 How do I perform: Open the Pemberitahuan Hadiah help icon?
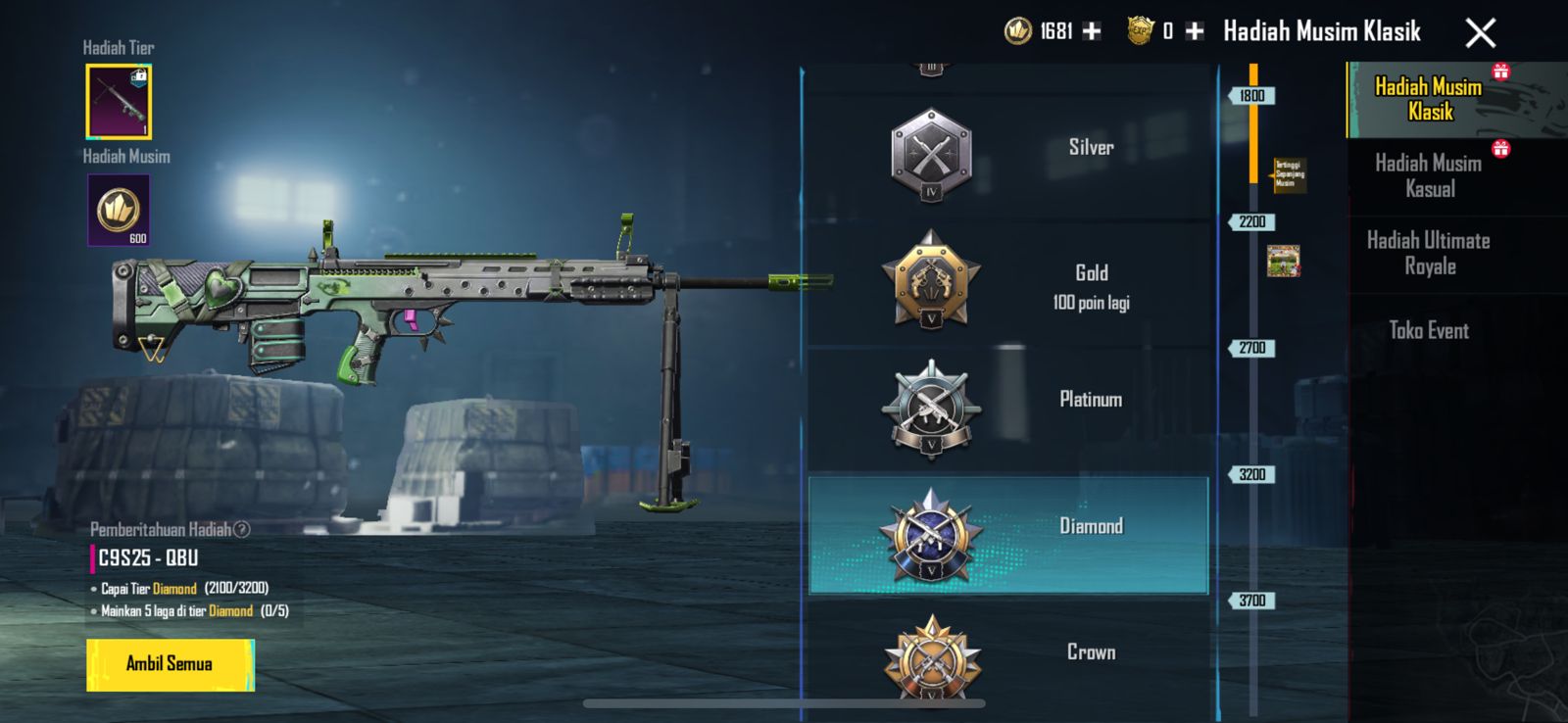coord(242,530)
